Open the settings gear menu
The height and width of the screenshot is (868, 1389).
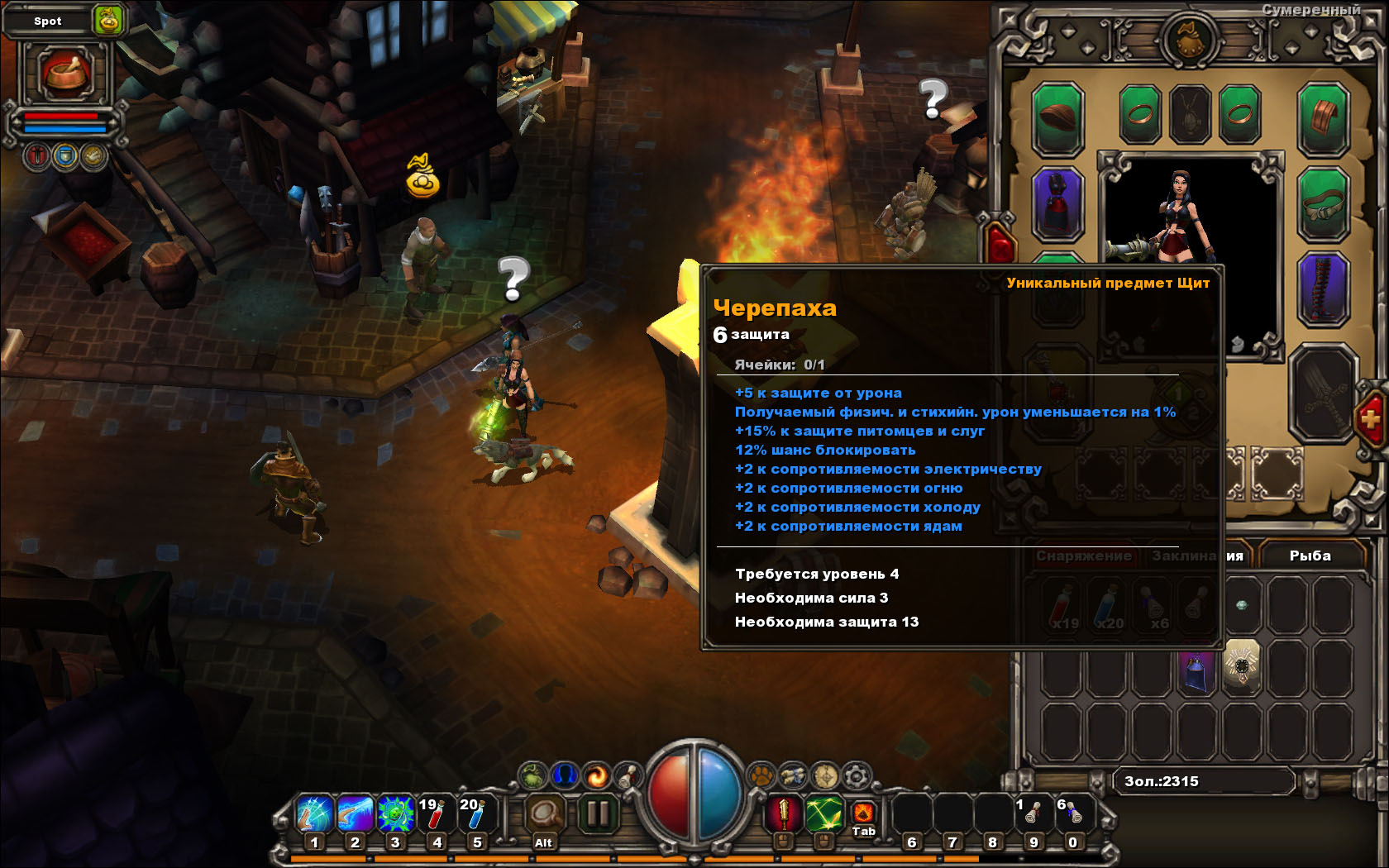tap(857, 775)
